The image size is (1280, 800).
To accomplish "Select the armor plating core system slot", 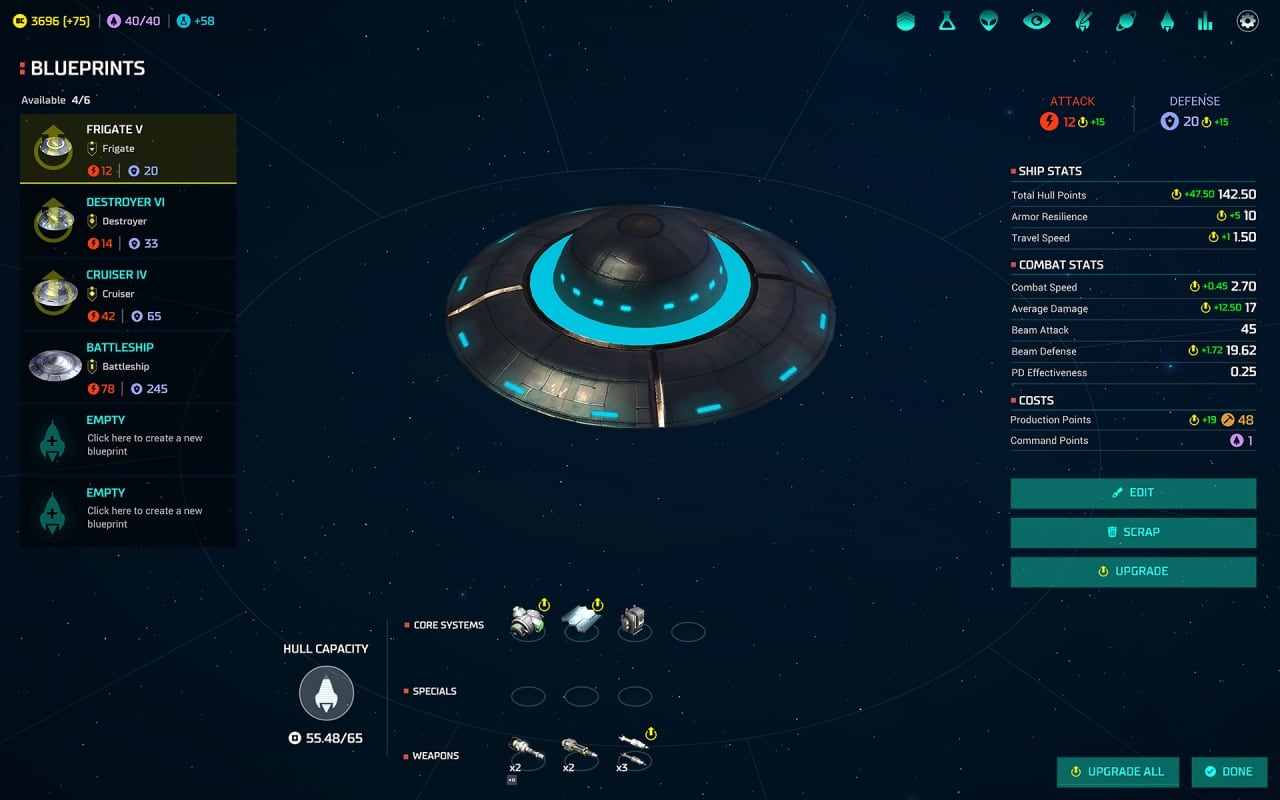I will click(581, 622).
